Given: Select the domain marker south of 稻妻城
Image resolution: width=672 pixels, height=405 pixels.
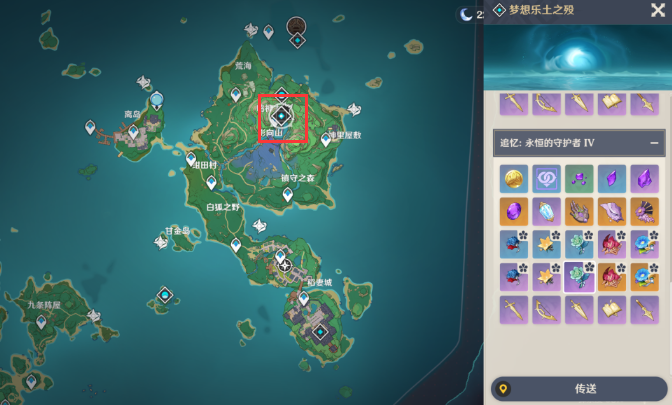Looking at the screenshot, I should pos(320,333).
